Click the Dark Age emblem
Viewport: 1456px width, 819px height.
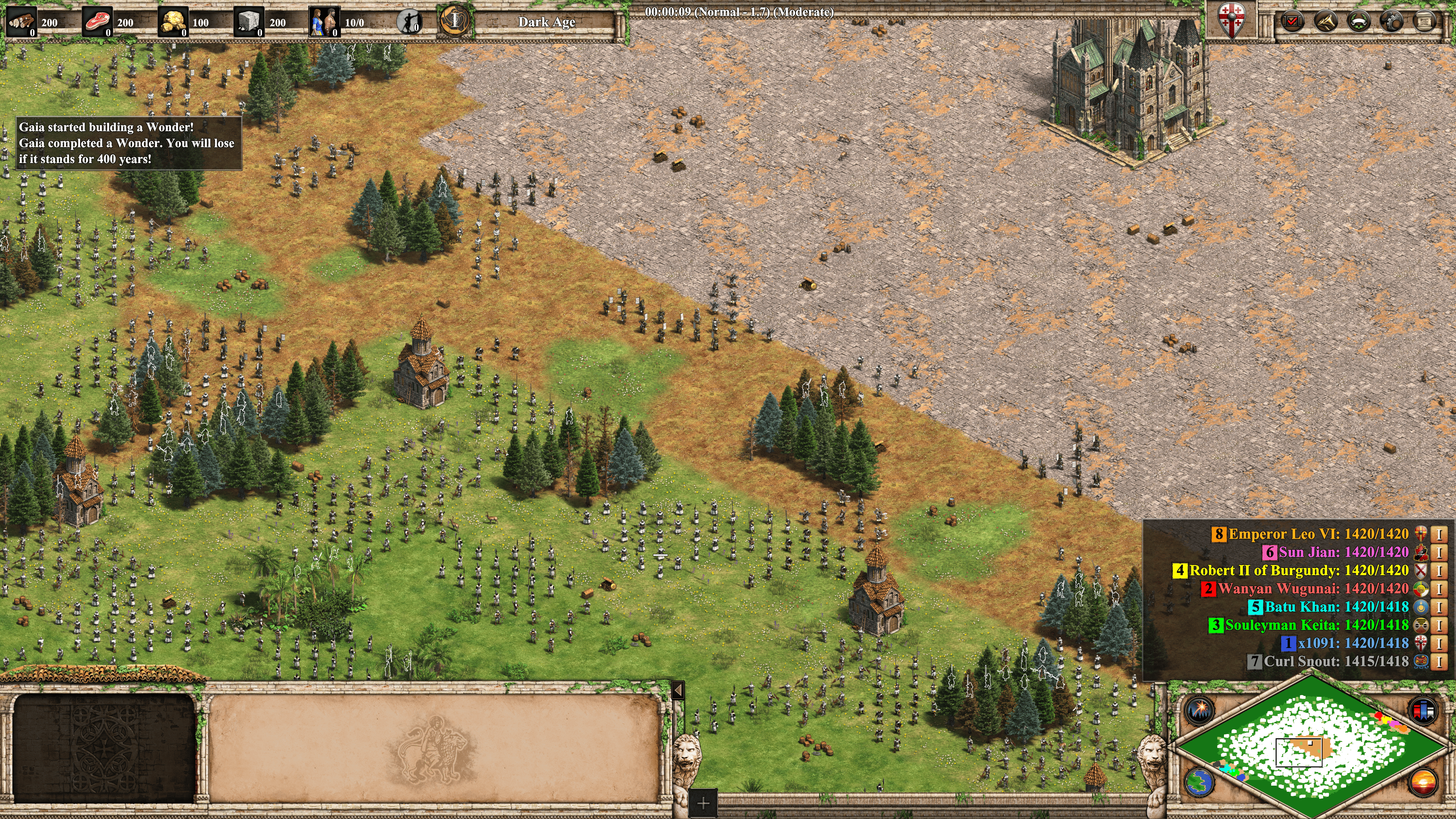(x=455, y=21)
